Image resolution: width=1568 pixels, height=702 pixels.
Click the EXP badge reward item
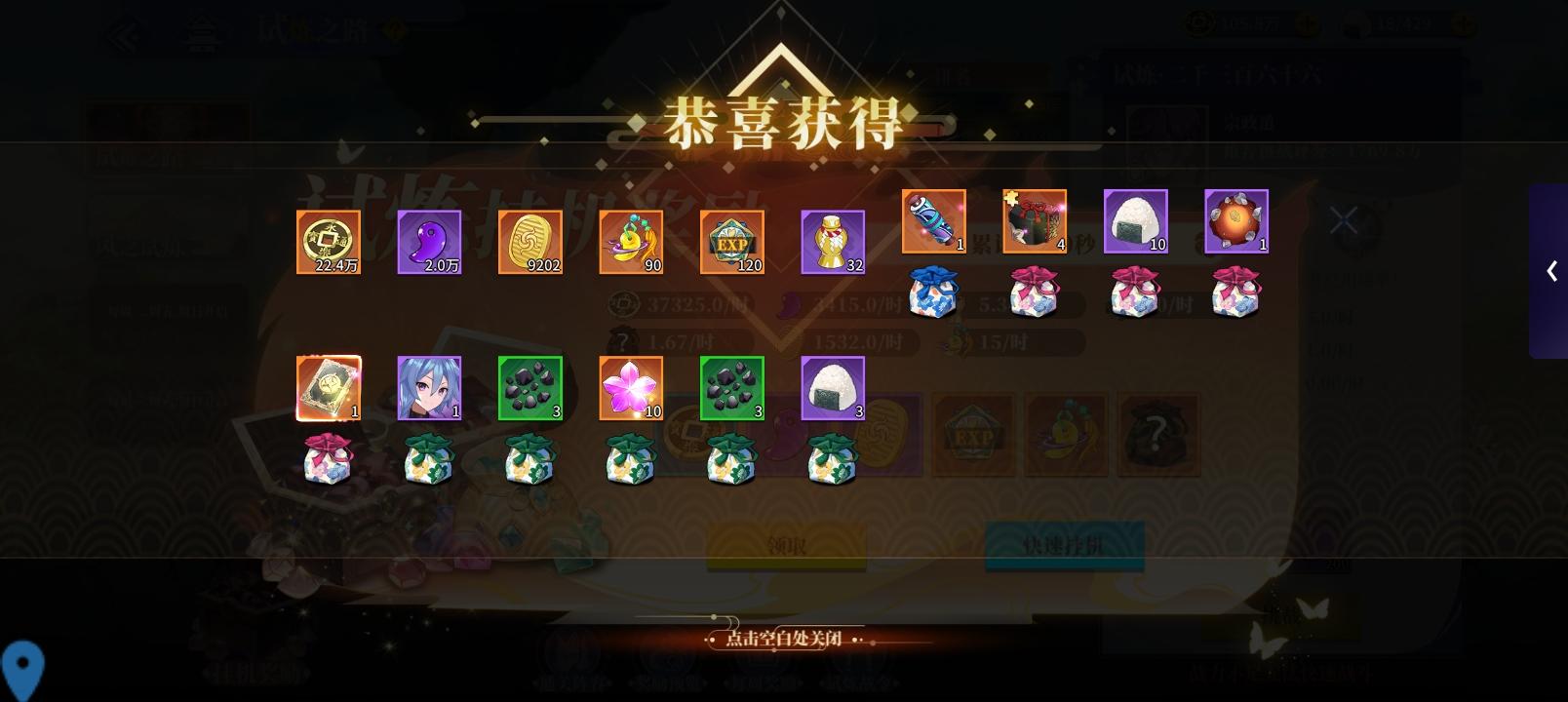[731, 241]
